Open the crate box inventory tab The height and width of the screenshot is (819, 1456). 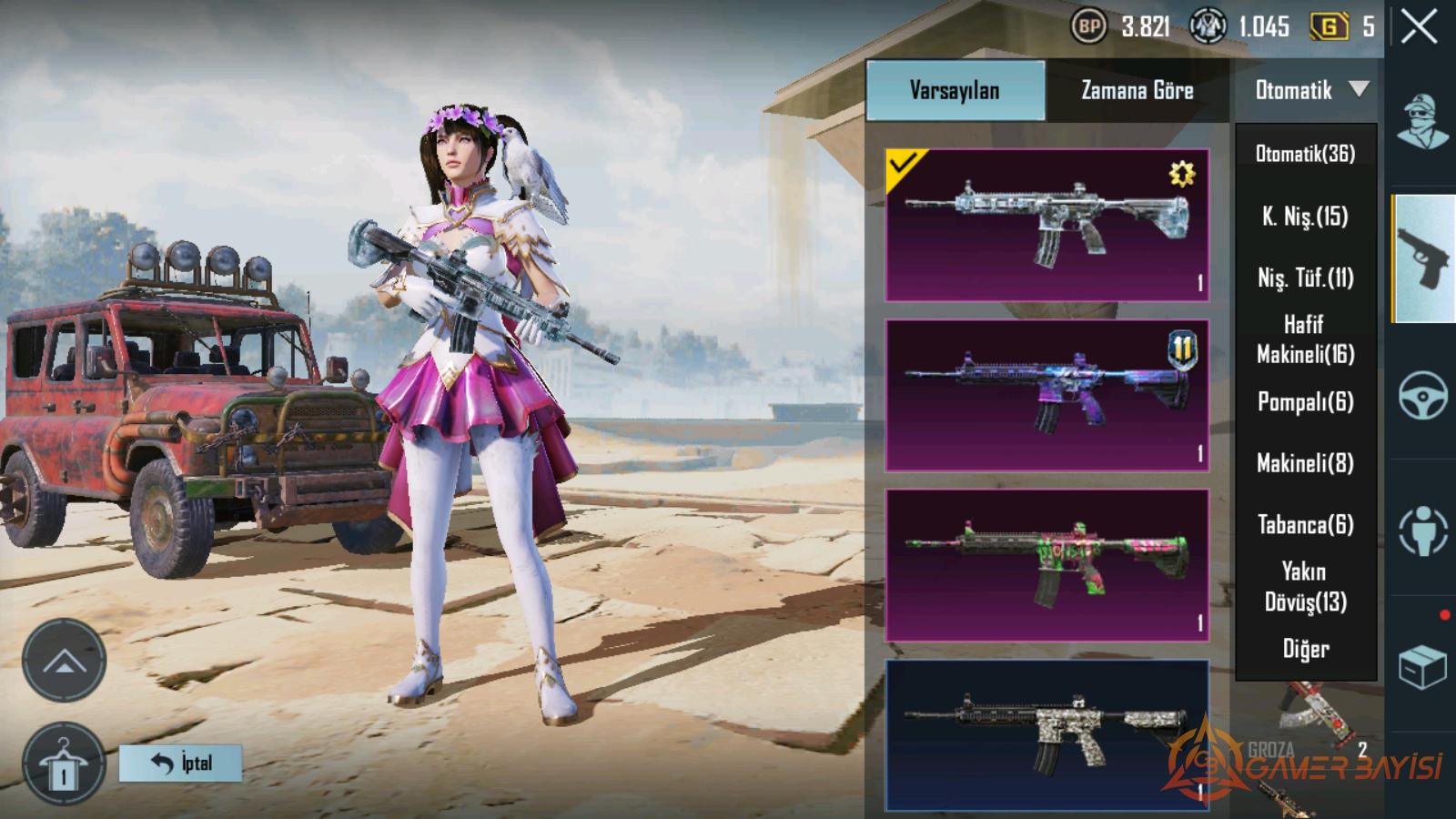[1422, 668]
